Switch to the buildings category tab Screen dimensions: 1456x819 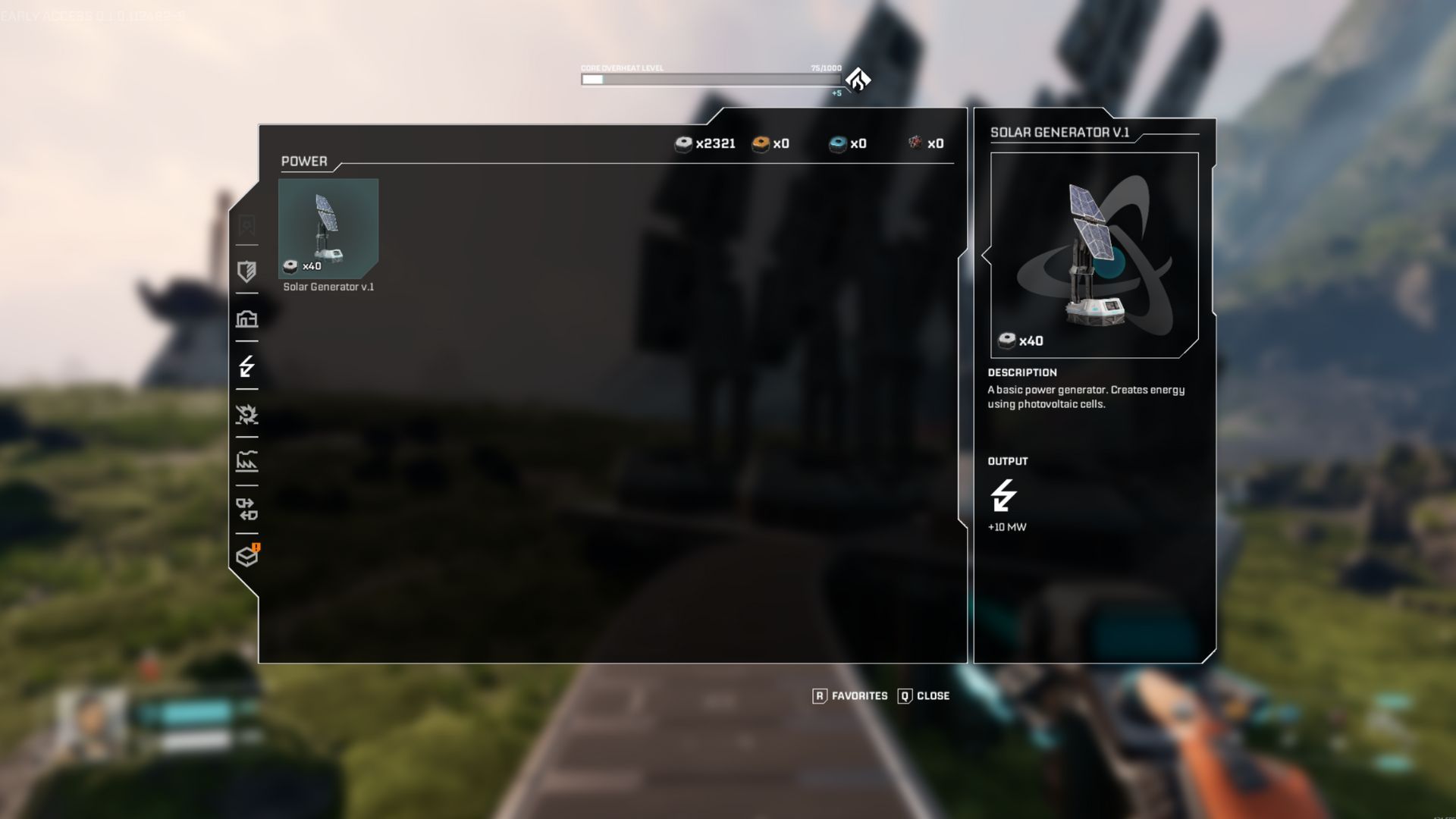246,319
